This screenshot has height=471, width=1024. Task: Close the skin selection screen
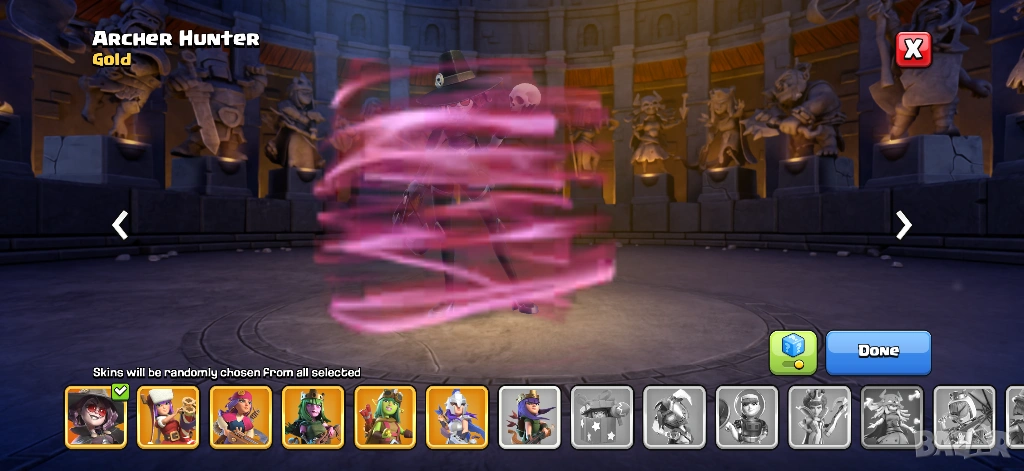coord(912,49)
